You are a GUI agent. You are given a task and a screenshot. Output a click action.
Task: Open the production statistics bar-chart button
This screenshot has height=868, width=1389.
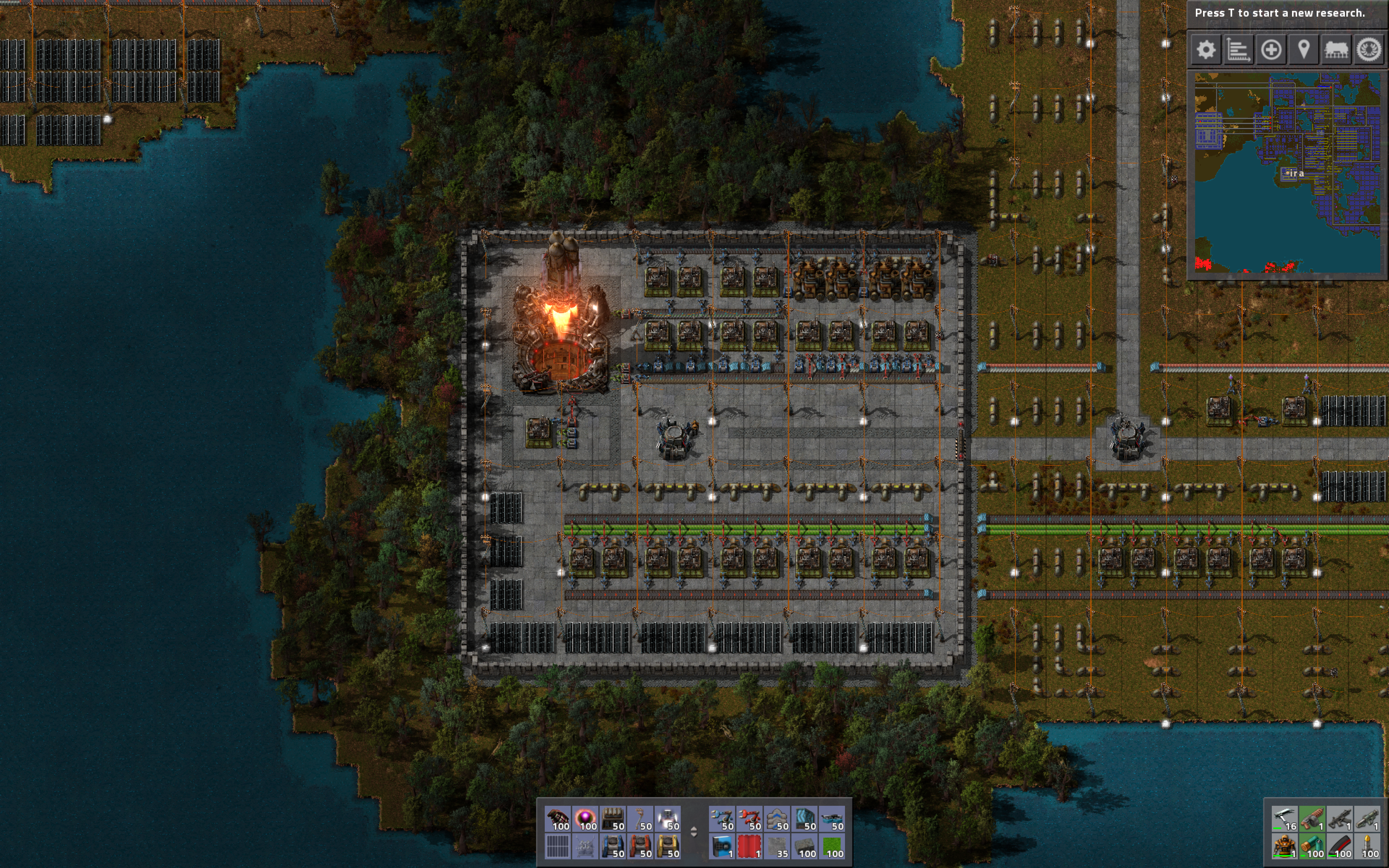1238,50
